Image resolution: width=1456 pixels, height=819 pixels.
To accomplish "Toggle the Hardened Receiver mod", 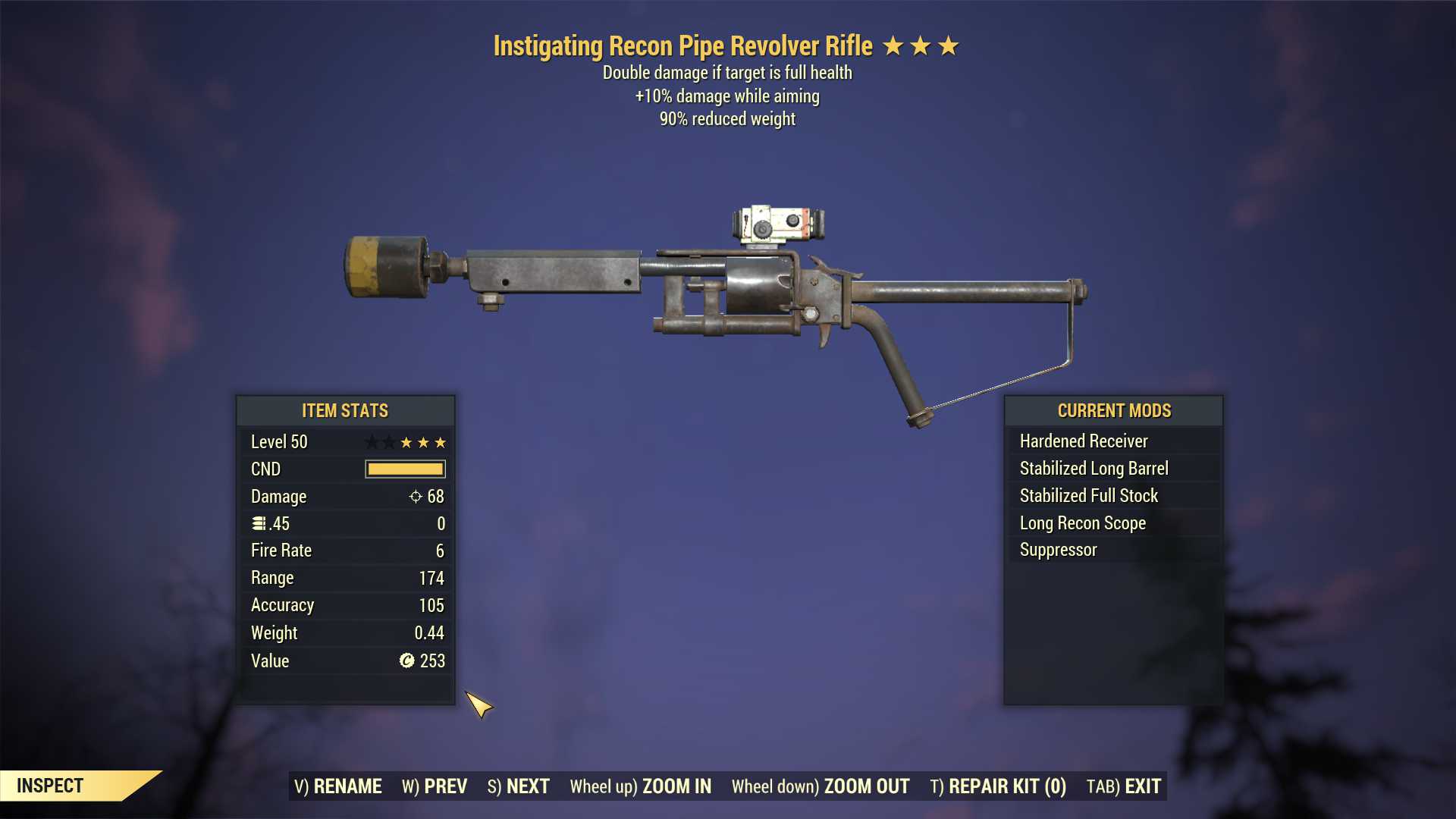I will (1083, 441).
